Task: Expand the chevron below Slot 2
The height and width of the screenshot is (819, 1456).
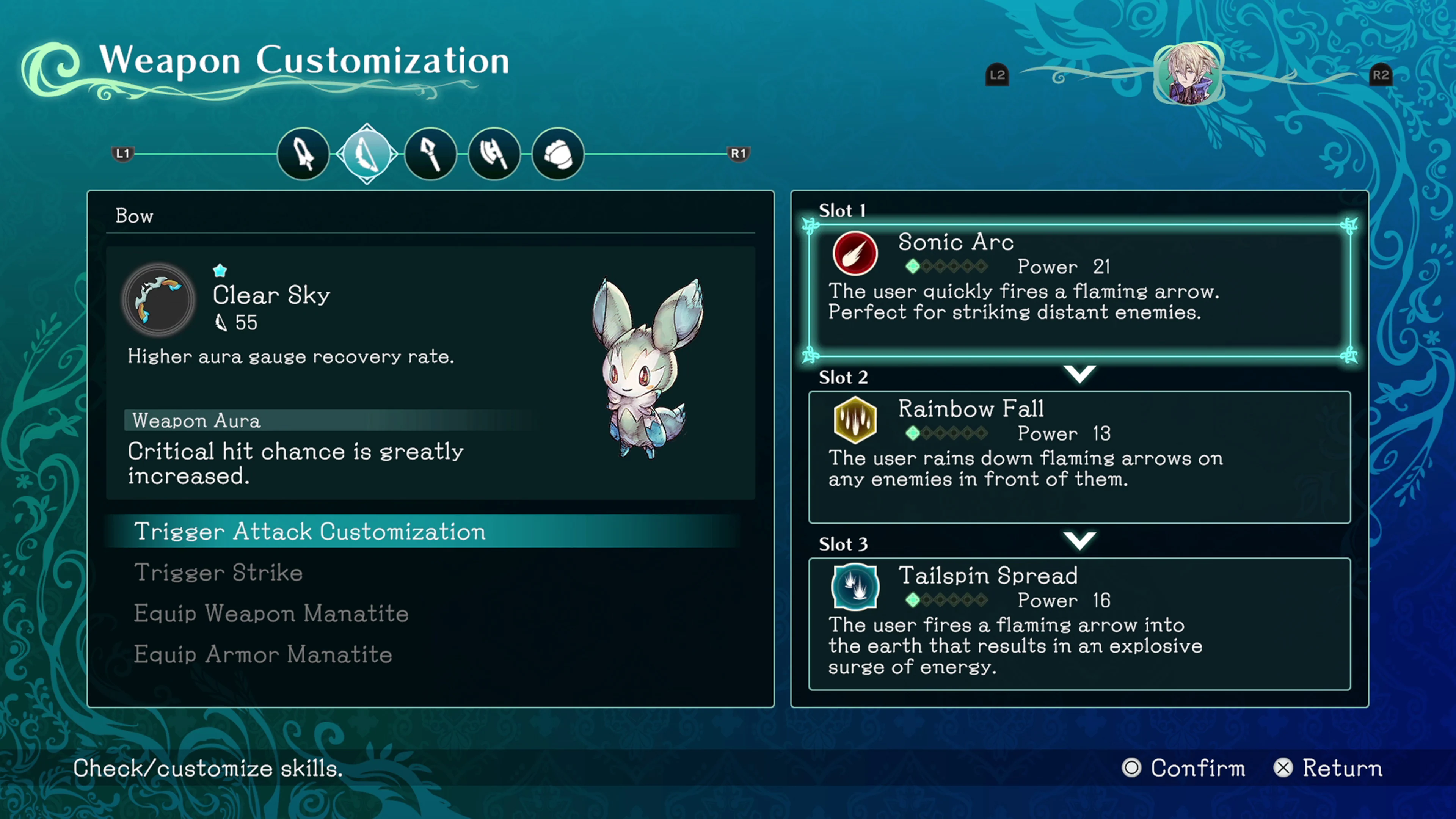Action: (x=1079, y=540)
